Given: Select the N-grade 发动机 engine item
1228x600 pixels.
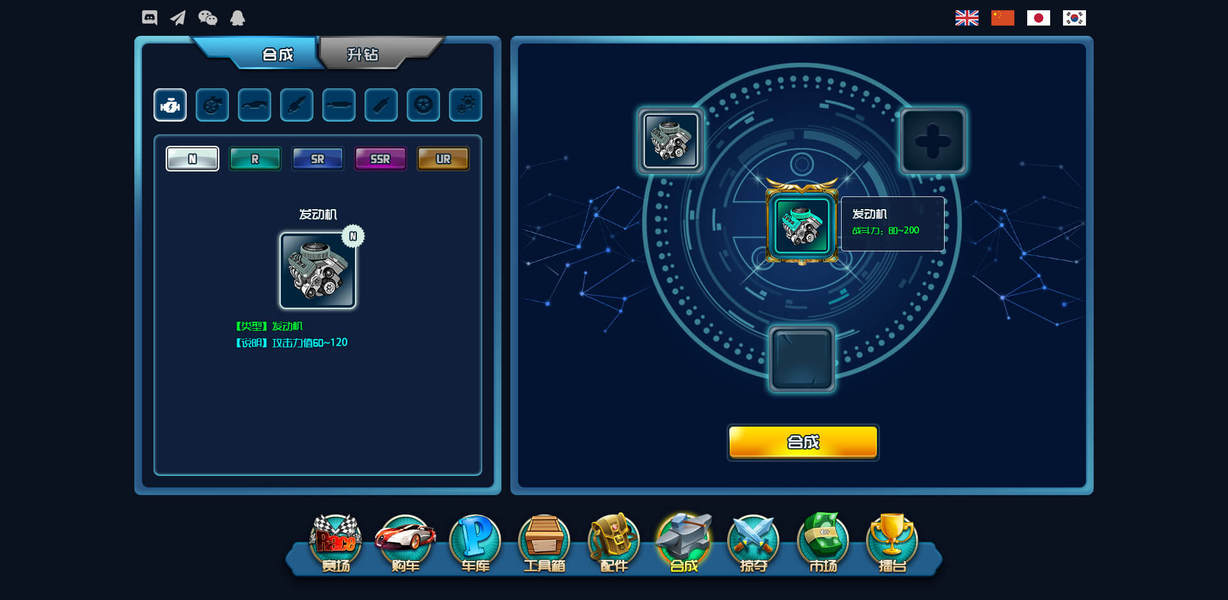Looking at the screenshot, I should click(x=318, y=270).
